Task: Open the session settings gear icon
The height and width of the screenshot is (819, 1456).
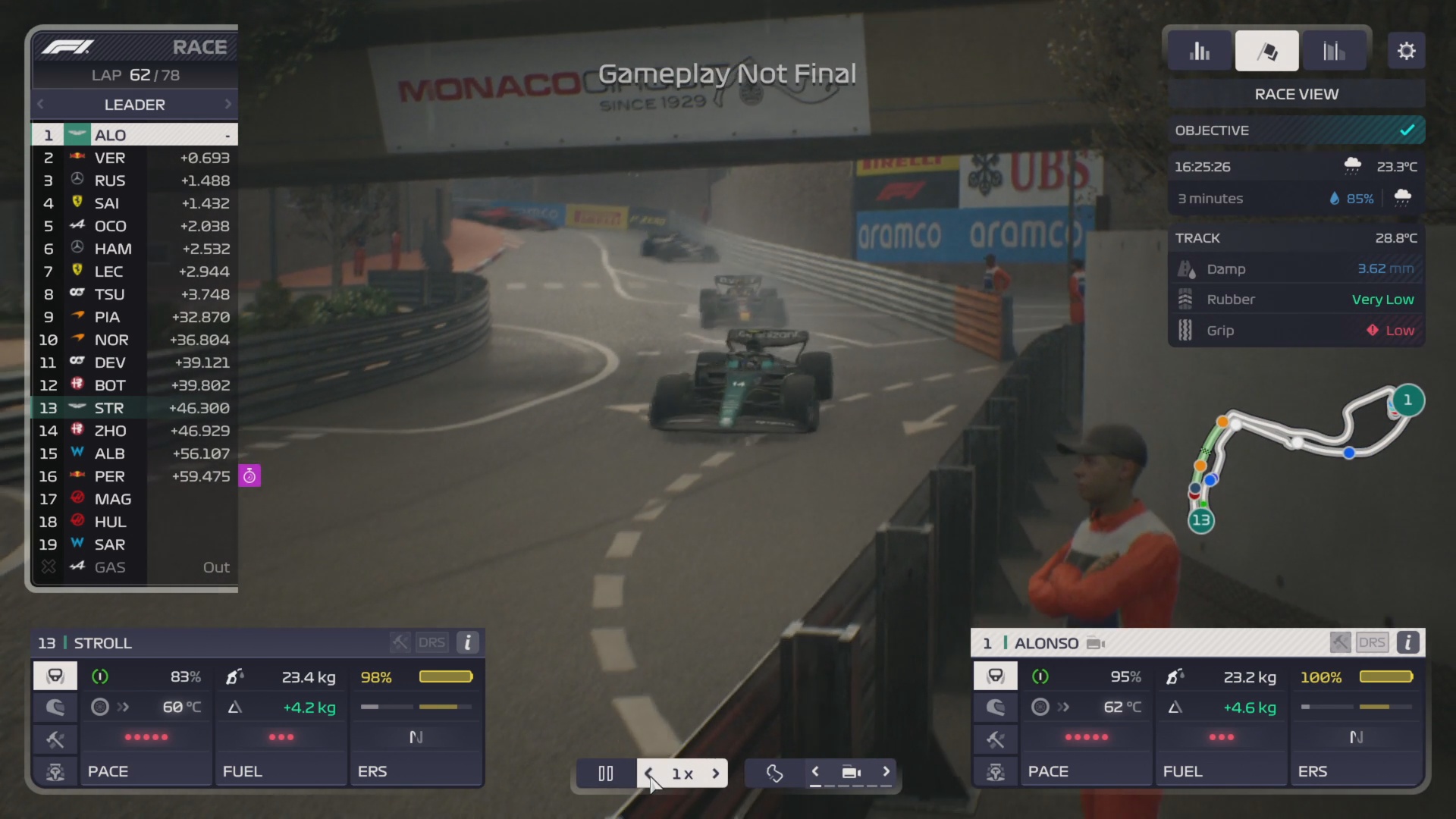Action: (x=1407, y=50)
